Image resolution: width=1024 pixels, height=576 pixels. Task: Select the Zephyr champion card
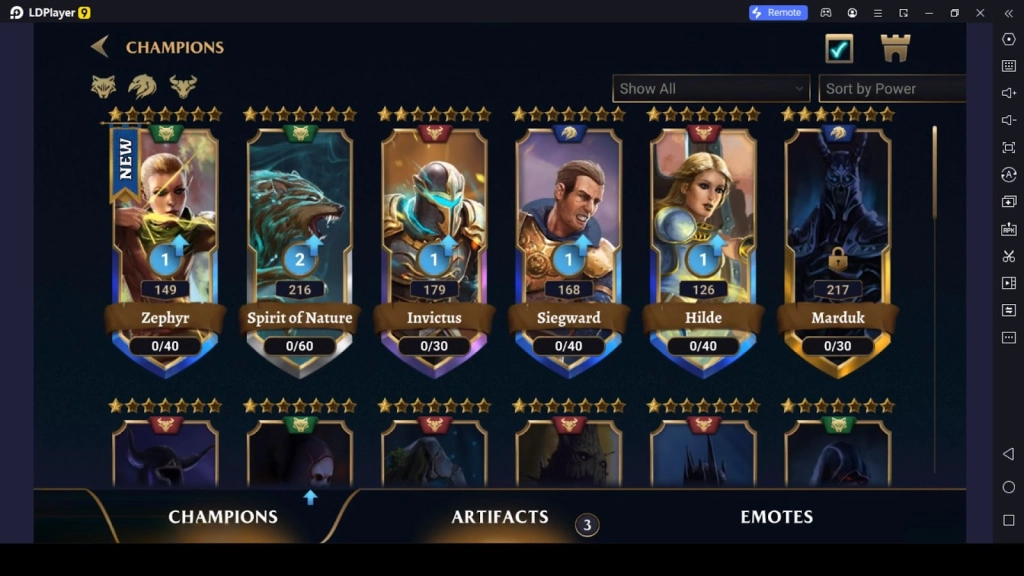[165, 240]
